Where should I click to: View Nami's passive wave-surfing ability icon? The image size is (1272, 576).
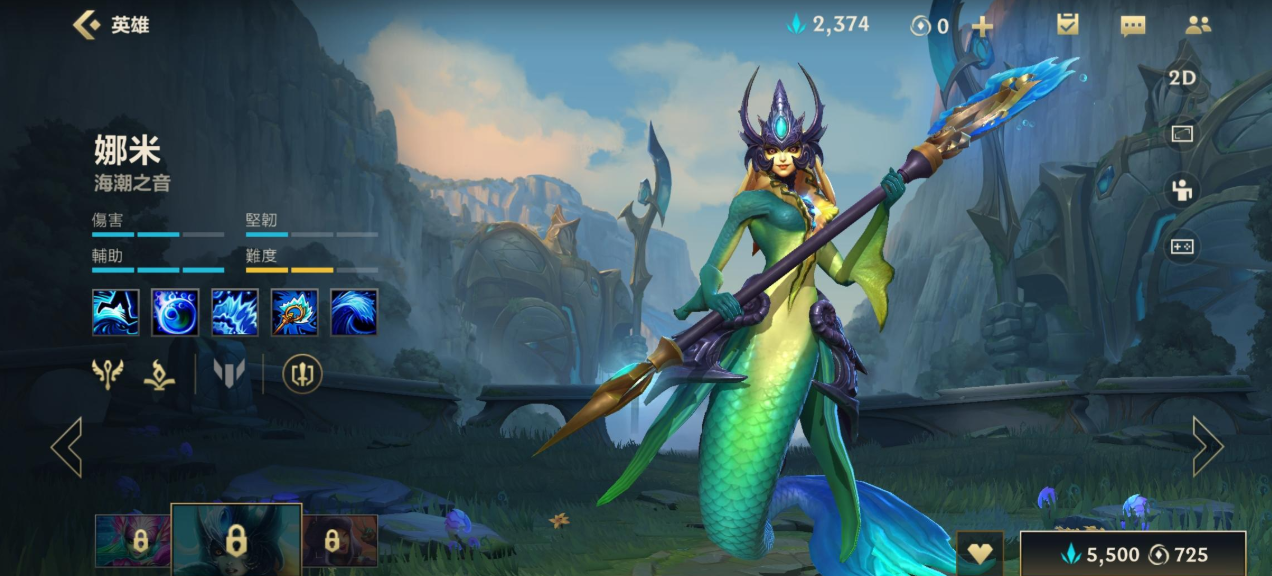click(116, 312)
